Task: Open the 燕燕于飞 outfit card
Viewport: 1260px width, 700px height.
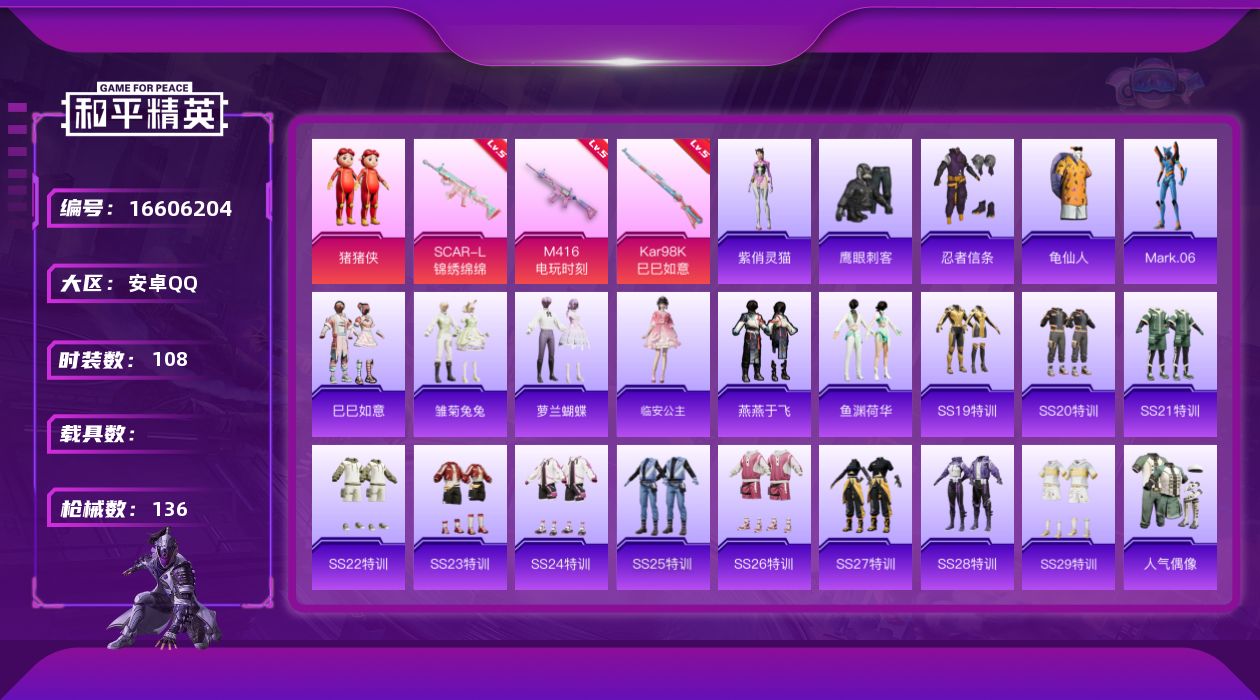Action: click(x=764, y=364)
